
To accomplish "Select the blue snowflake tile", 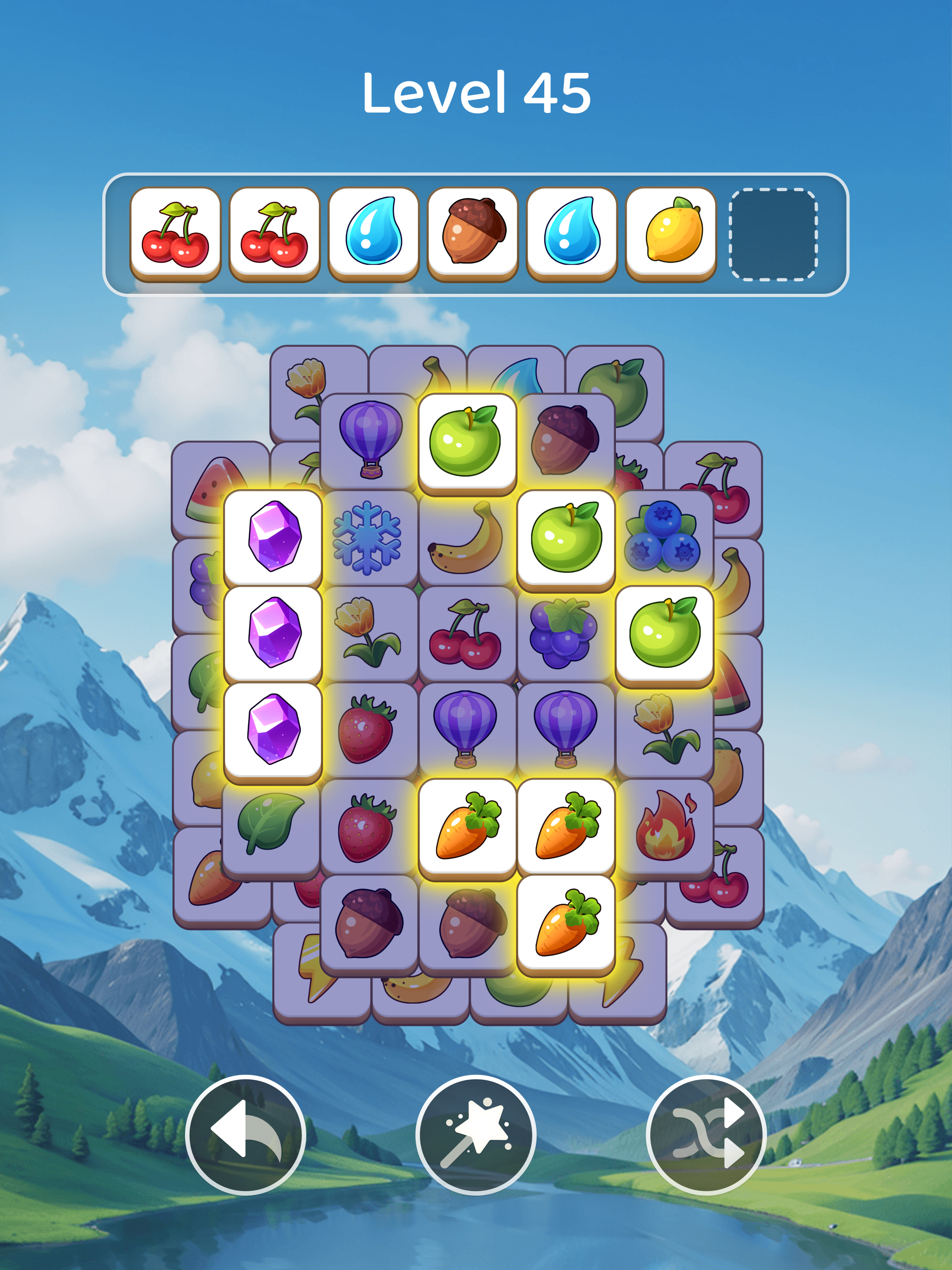I will pyautogui.click(x=368, y=538).
